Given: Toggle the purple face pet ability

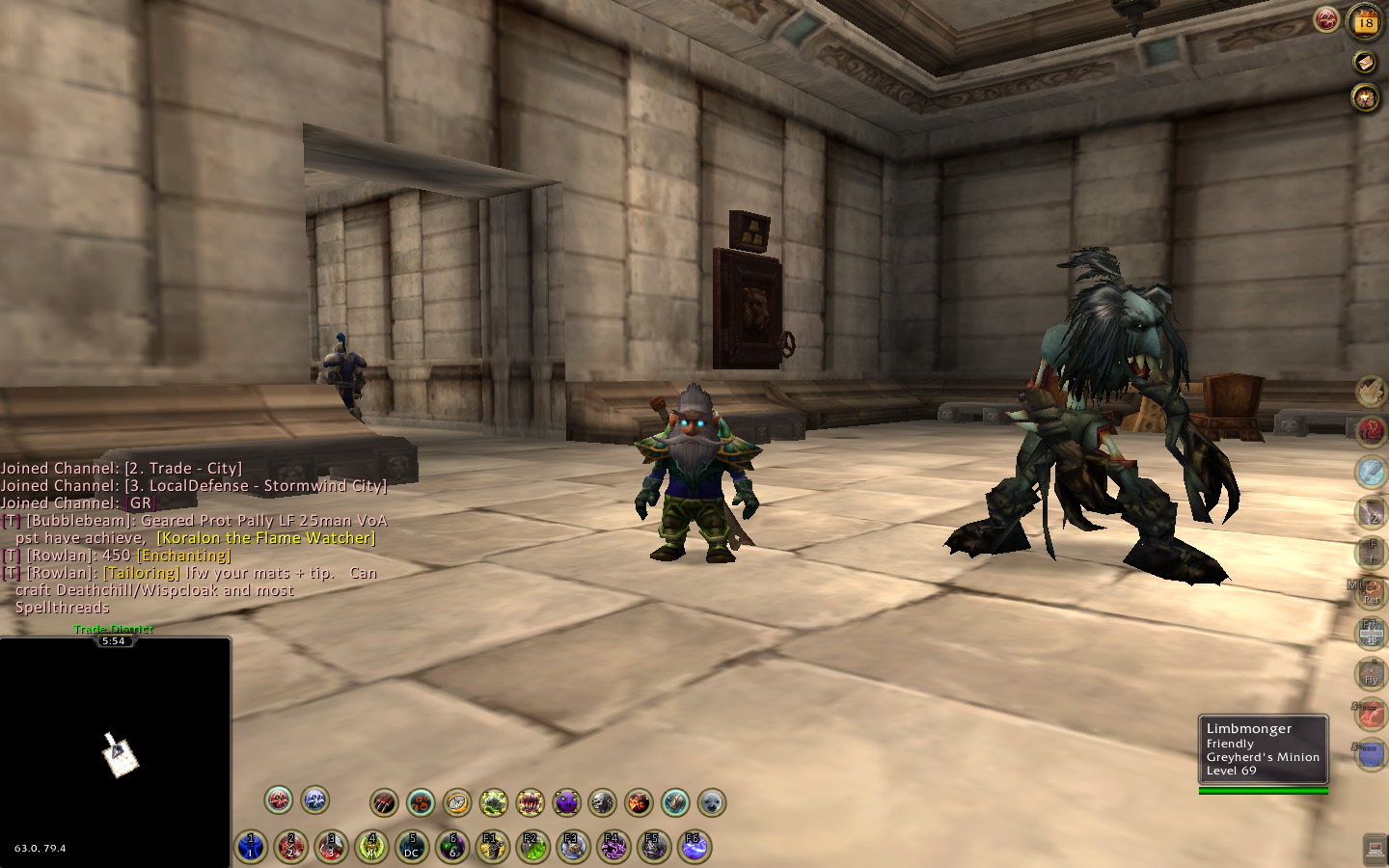Looking at the screenshot, I should (x=566, y=802).
